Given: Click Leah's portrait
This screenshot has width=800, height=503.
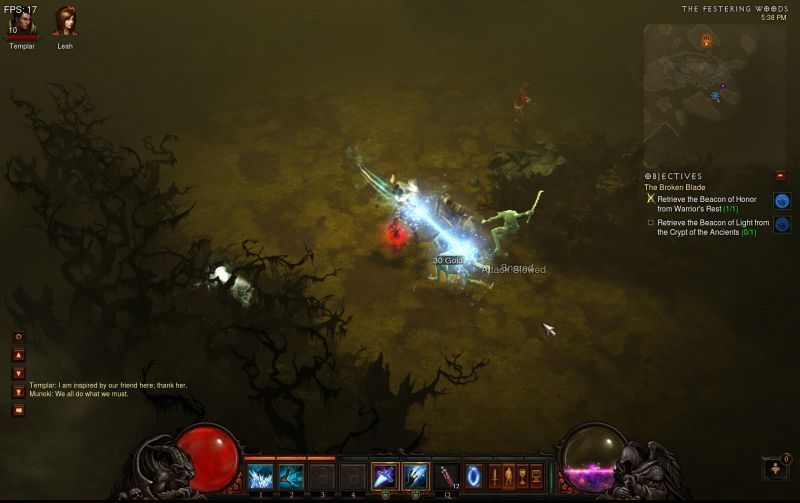Looking at the screenshot, I should point(65,21).
